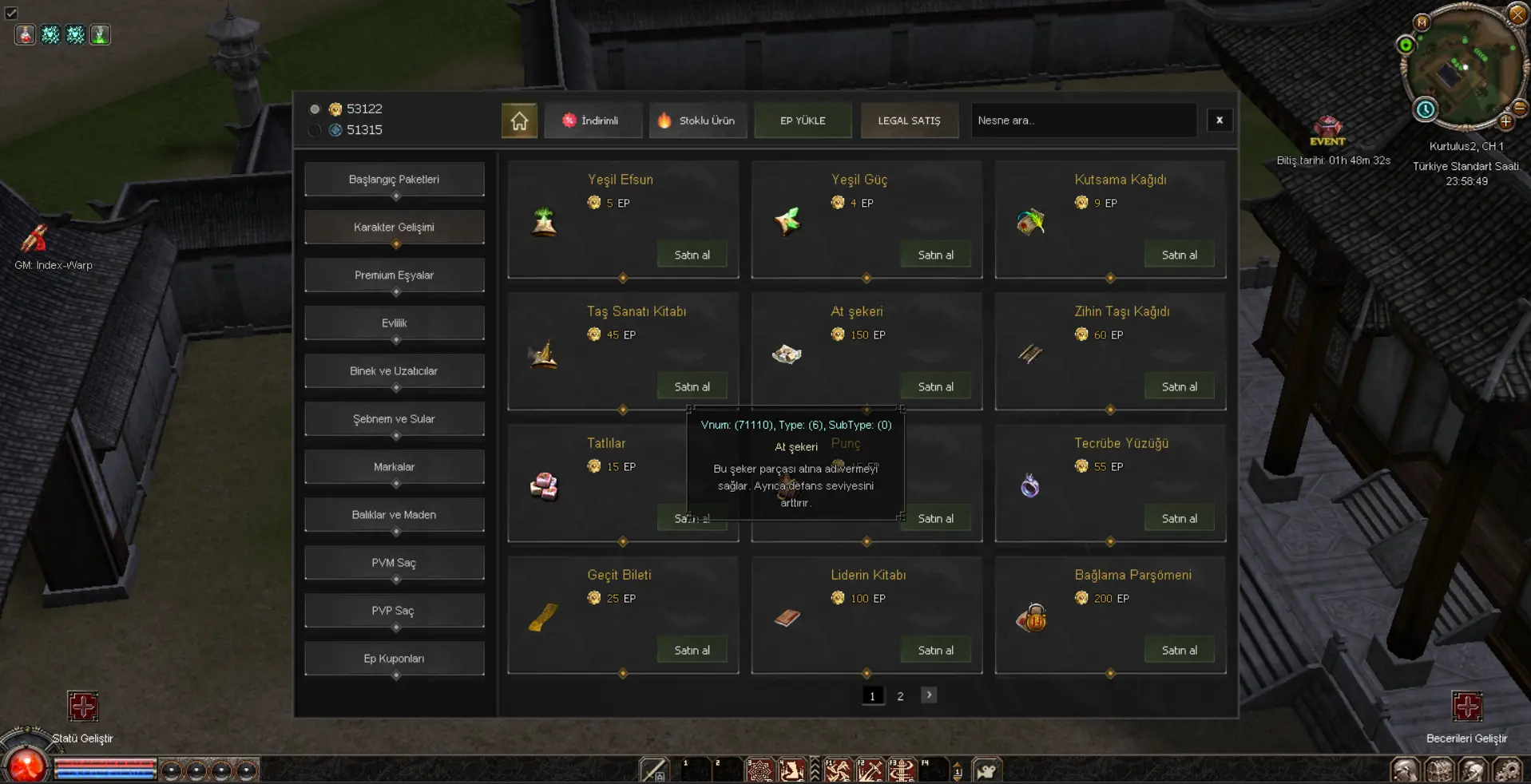Switch to the Premium Eşyalar category
Image resolution: width=1531 pixels, height=784 pixels.
394,275
